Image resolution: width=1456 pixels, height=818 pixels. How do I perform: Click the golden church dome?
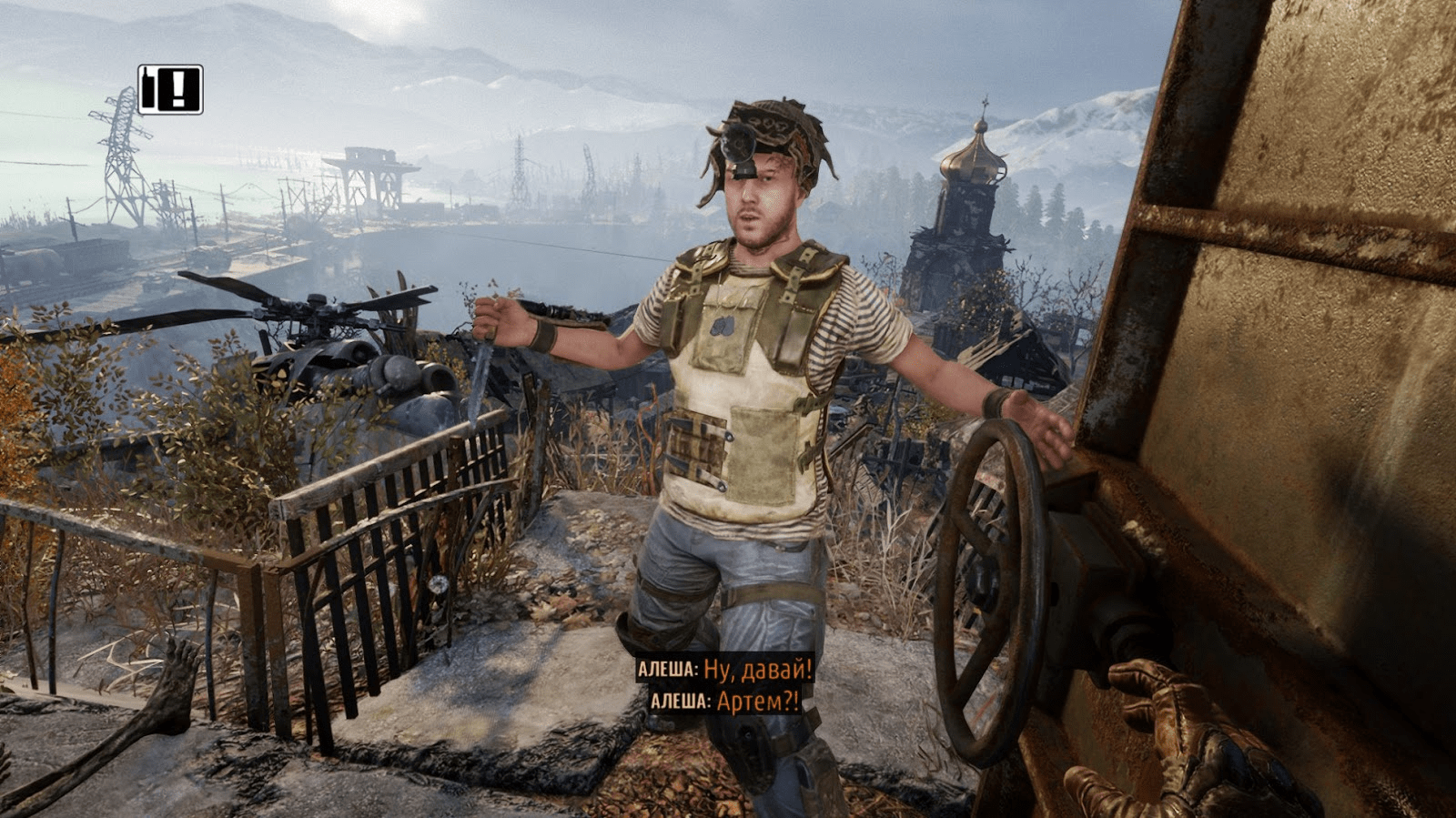(972, 164)
